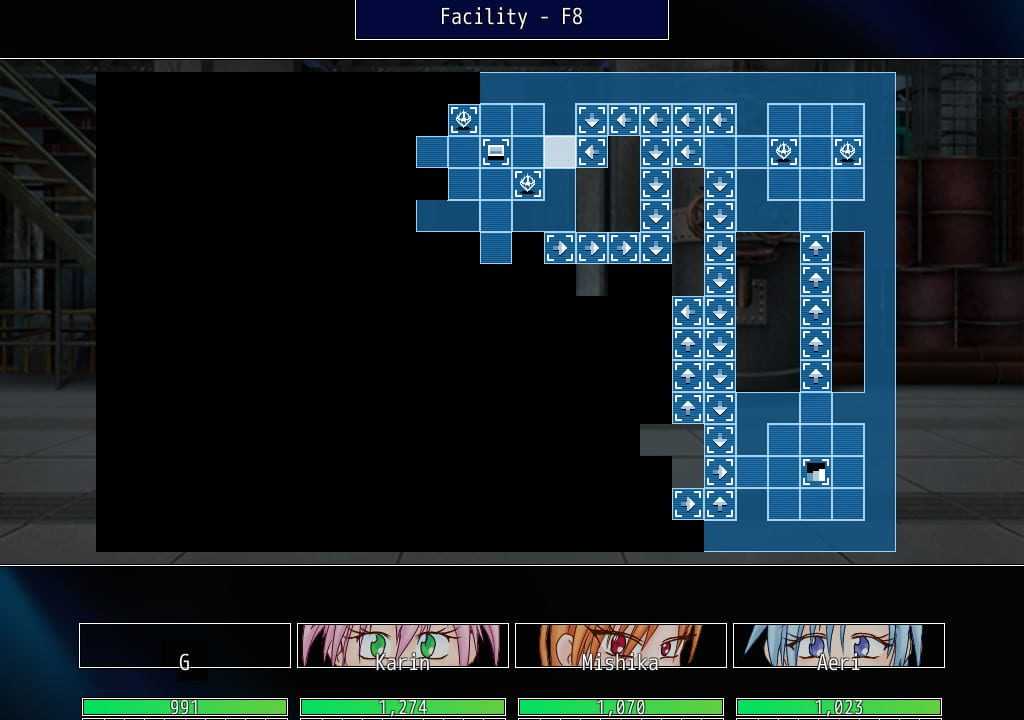Click the highlighted light-colored map tile
Image resolution: width=1024 pixels, height=720 pixels.
[560, 152]
